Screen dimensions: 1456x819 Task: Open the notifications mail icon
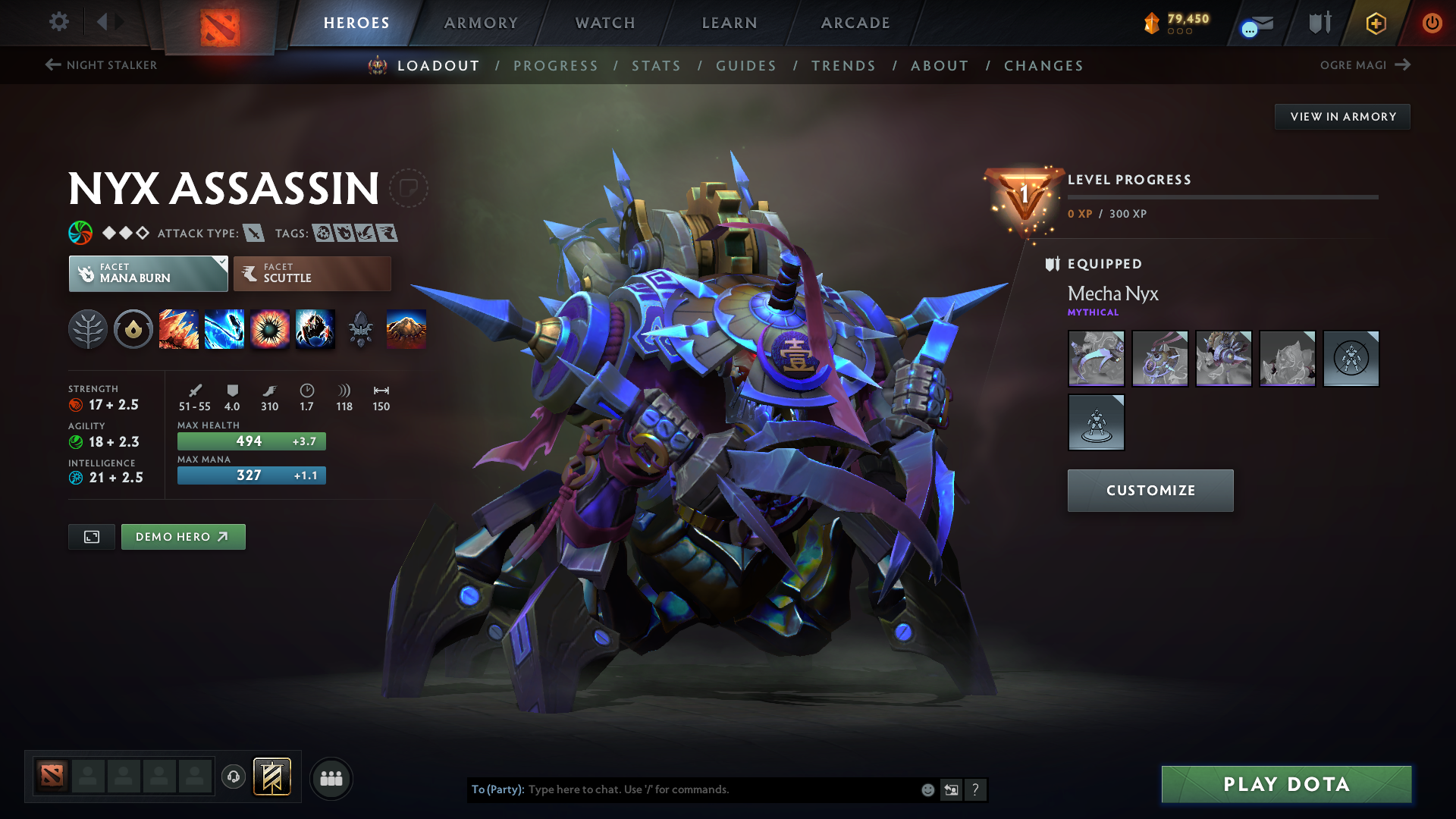1259,24
